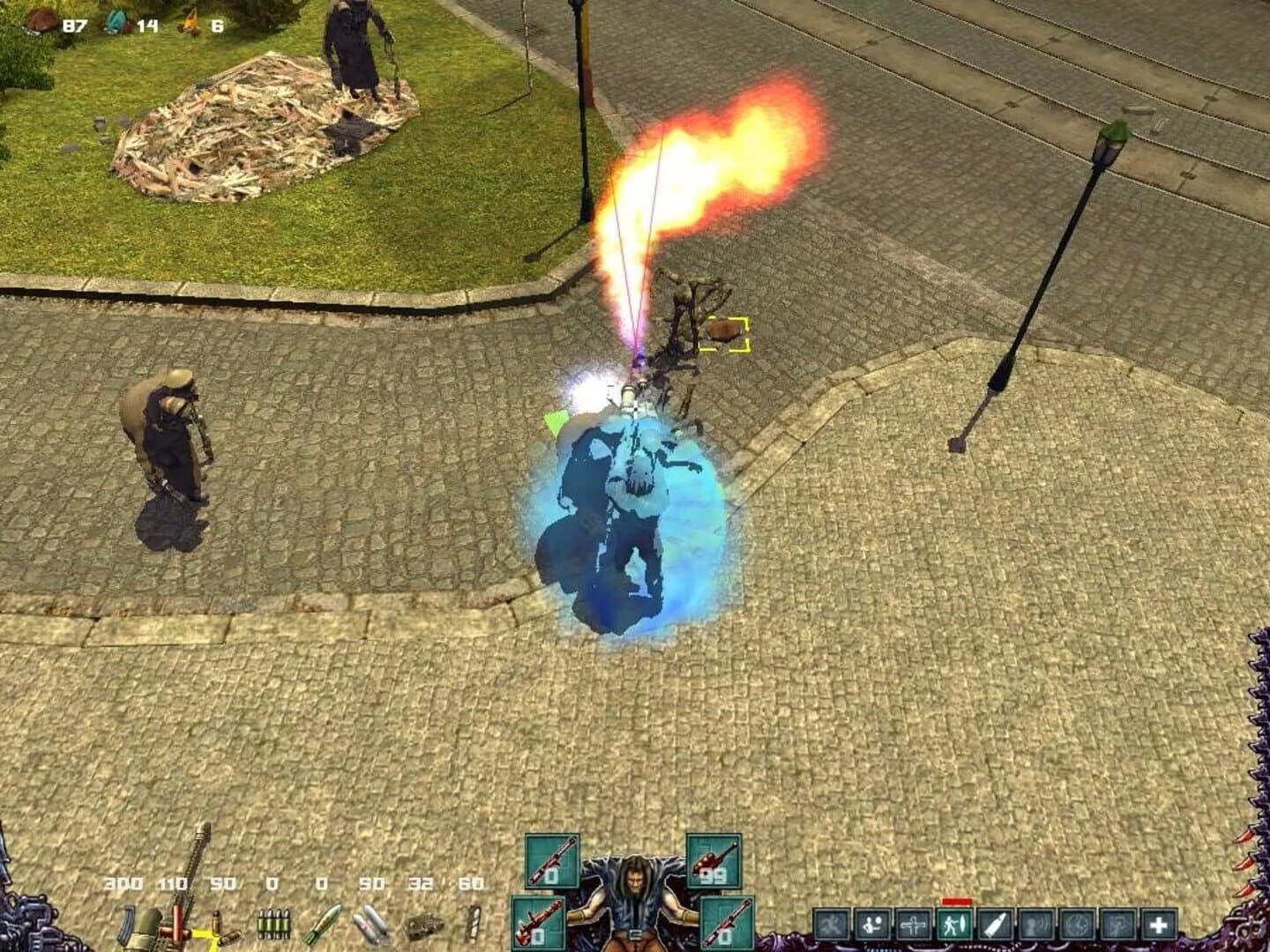Viewport: 1270px width, 952px height.
Task: Select the twin rocket grenades icon
Action: point(371,924)
